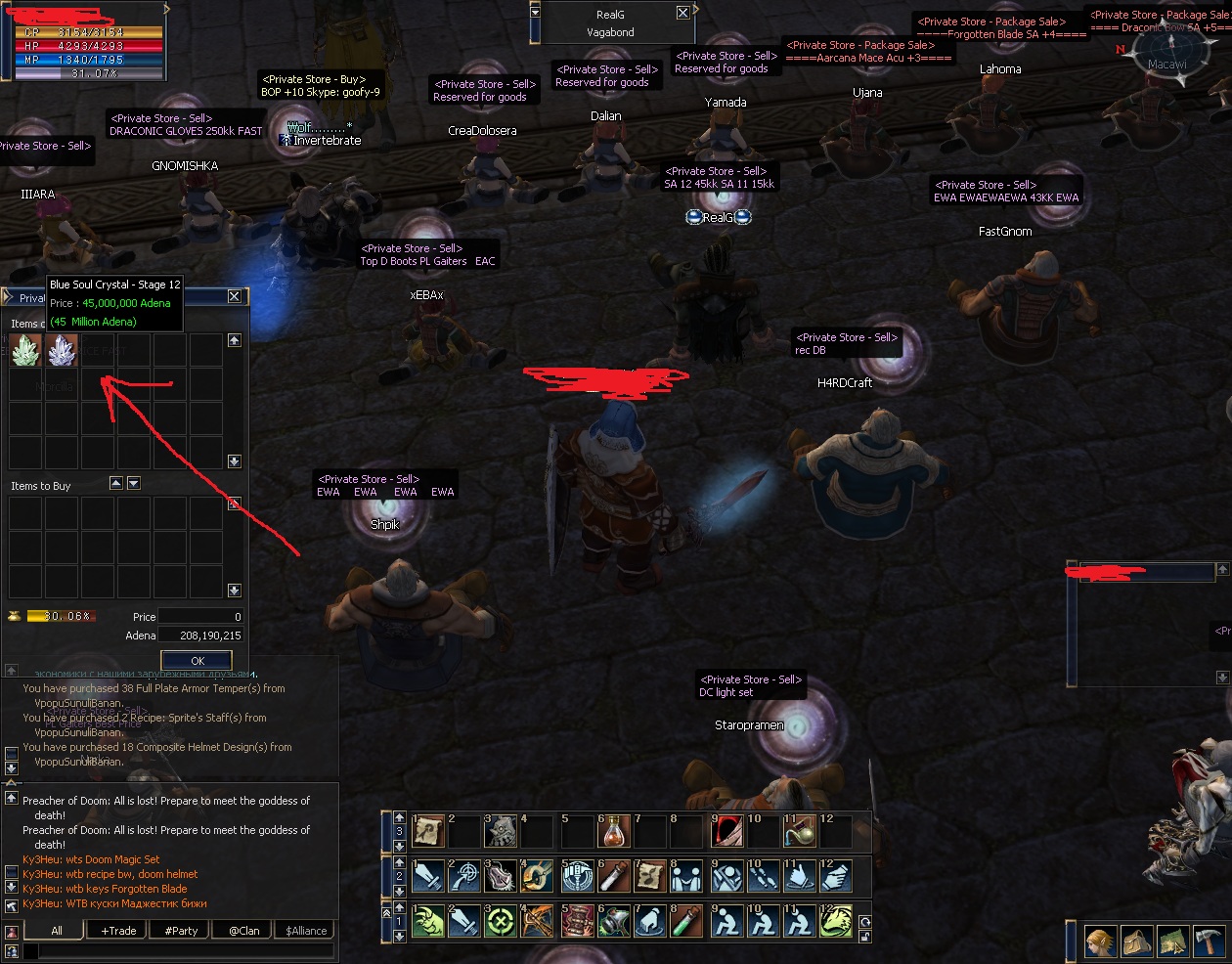Show the @Clan chat tab
Image resolution: width=1232 pixels, height=964 pixels.
pos(244,931)
